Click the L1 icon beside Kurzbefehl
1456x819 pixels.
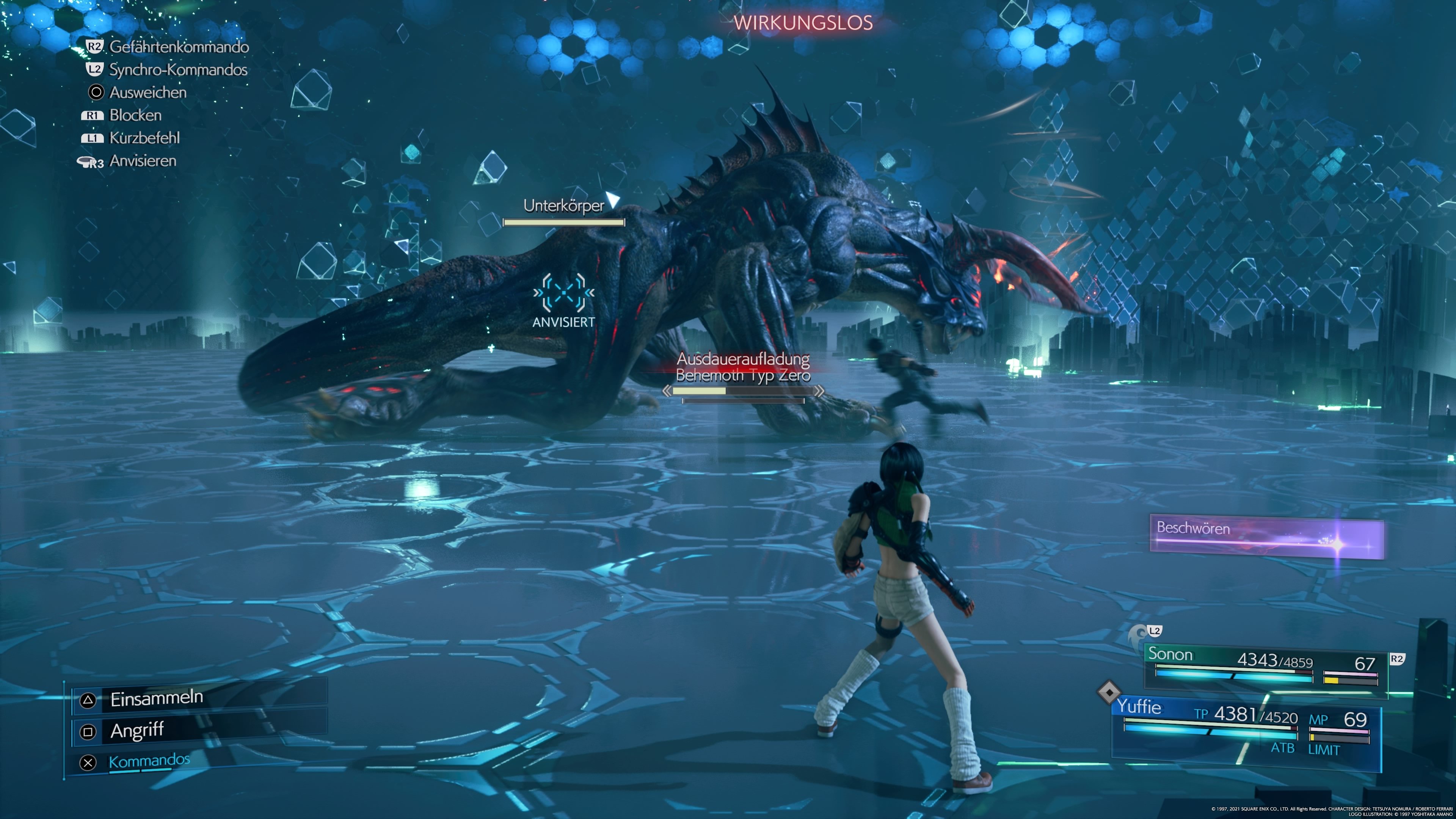pos(93,137)
